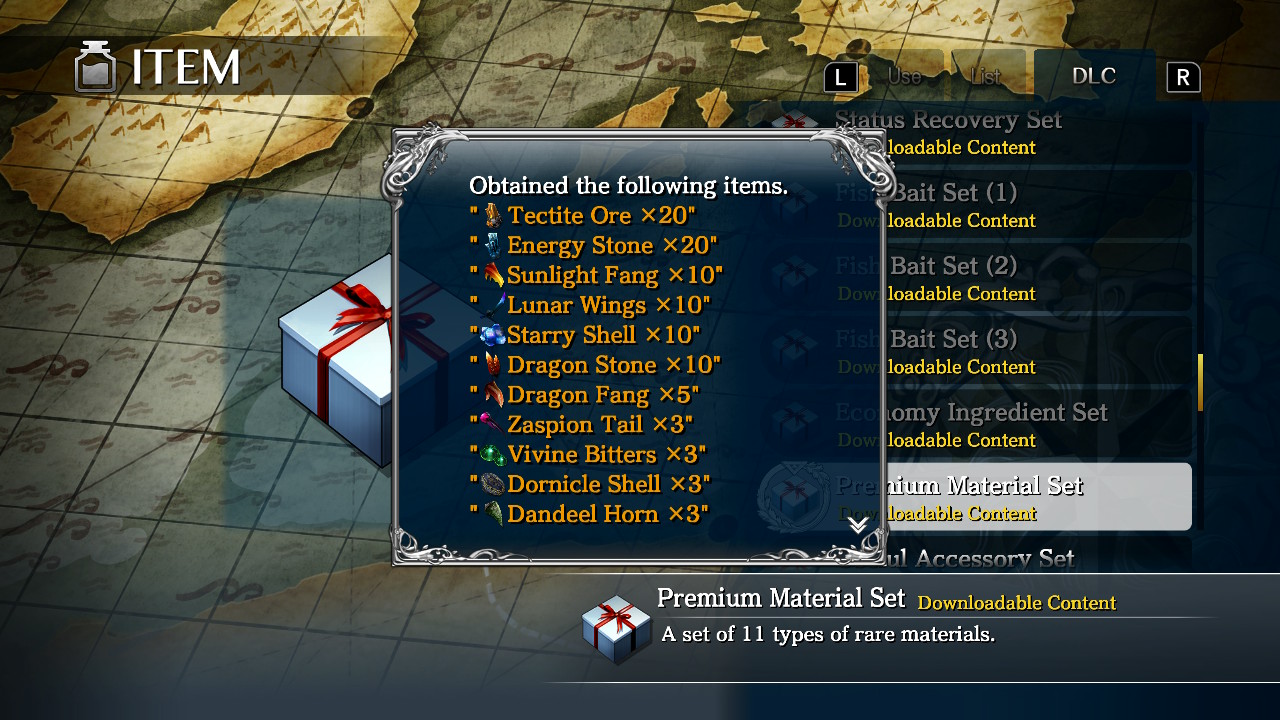Click the Vivine Bitters item icon
Viewport: 1280px width, 720px height.
click(x=494, y=453)
